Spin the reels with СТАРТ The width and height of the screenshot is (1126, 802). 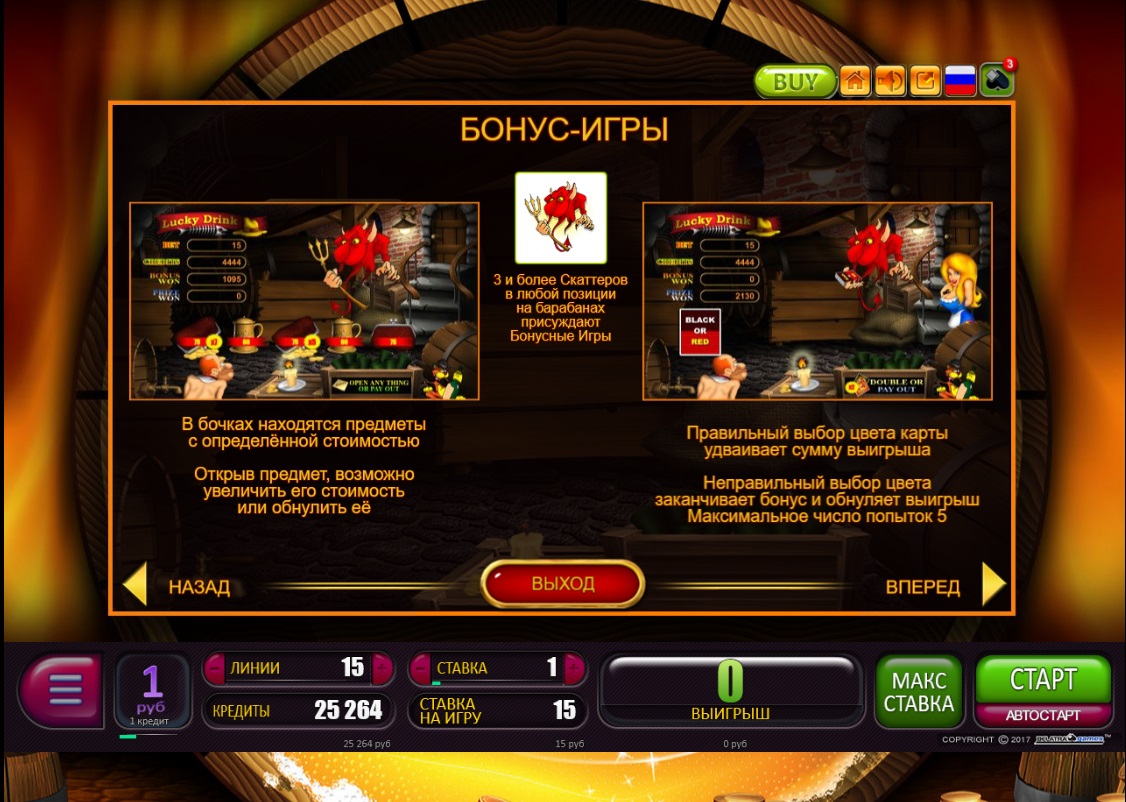1043,680
